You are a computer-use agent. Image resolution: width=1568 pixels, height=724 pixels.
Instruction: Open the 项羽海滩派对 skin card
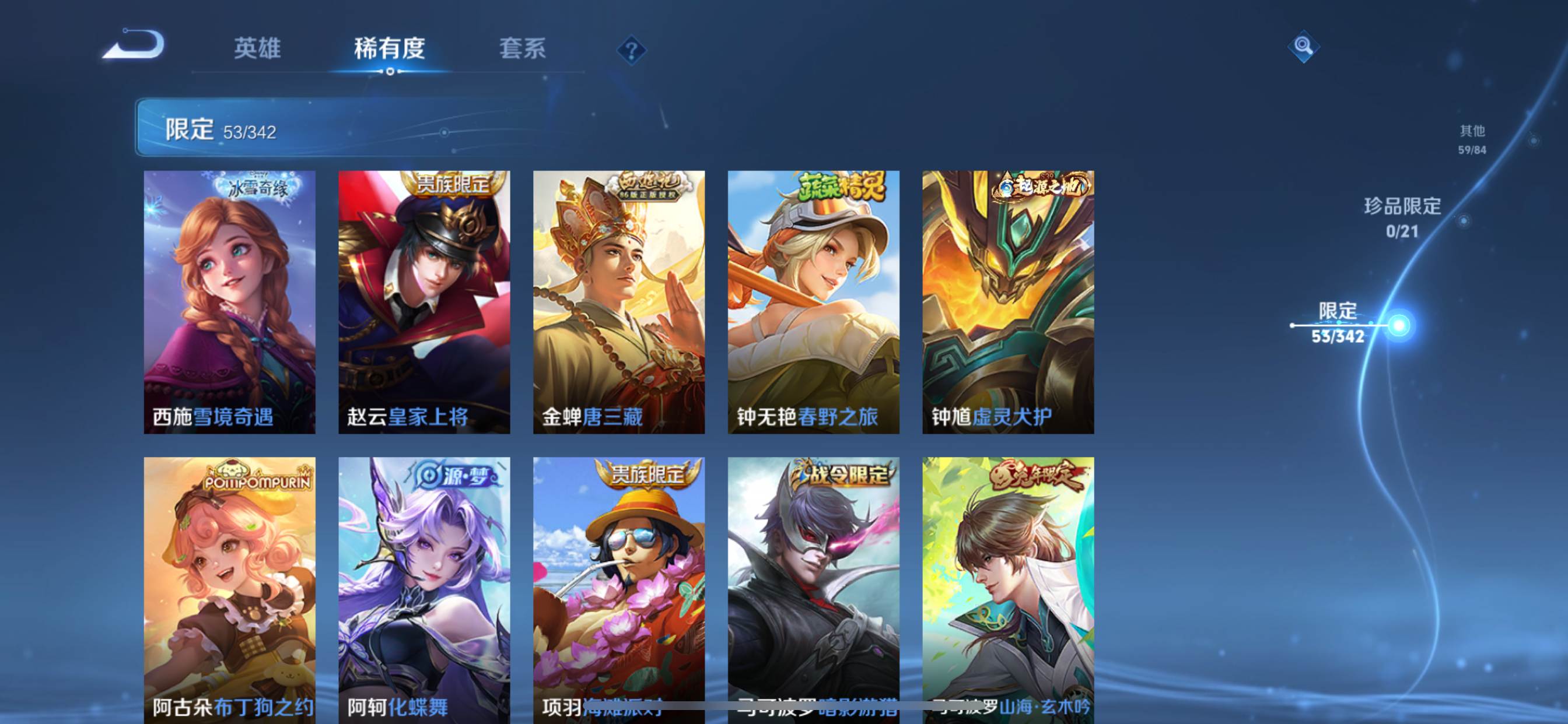(x=619, y=587)
